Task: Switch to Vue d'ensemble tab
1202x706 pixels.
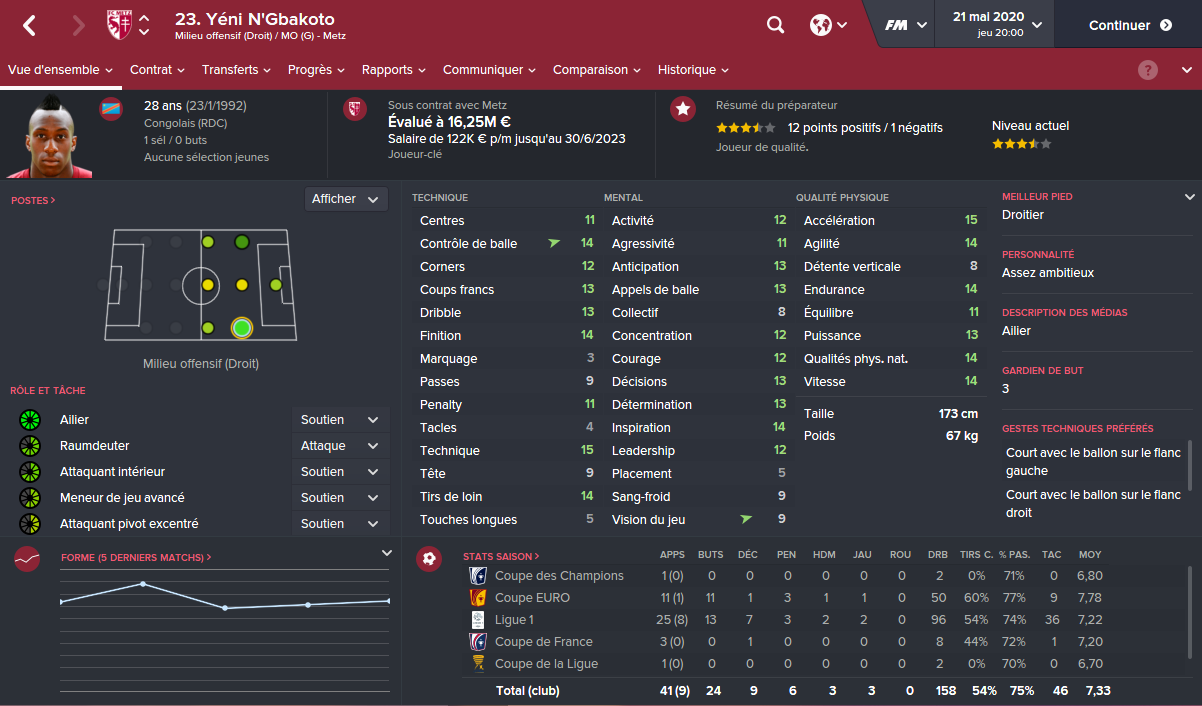Action: (x=55, y=70)
